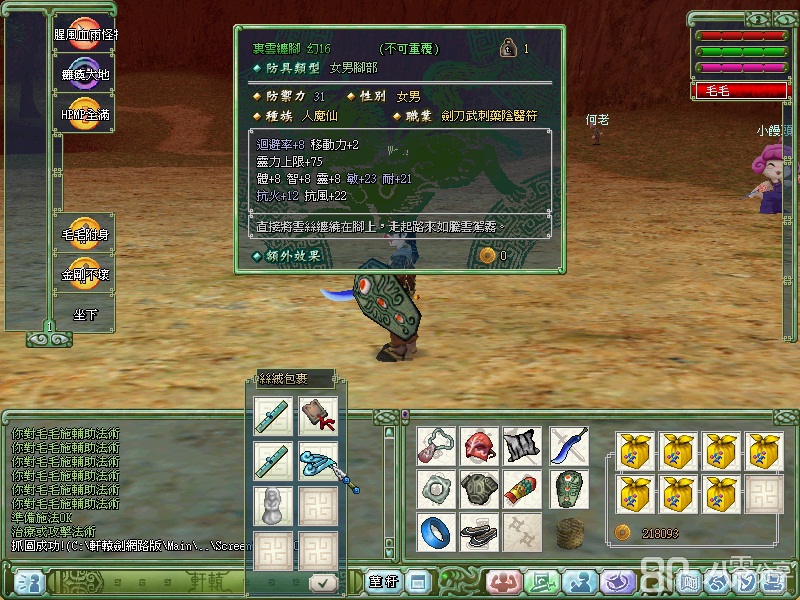The height and width of the screenshot is (600, 800).
Task: Select the blue ring equipment slot
Action: click(436, 532)
